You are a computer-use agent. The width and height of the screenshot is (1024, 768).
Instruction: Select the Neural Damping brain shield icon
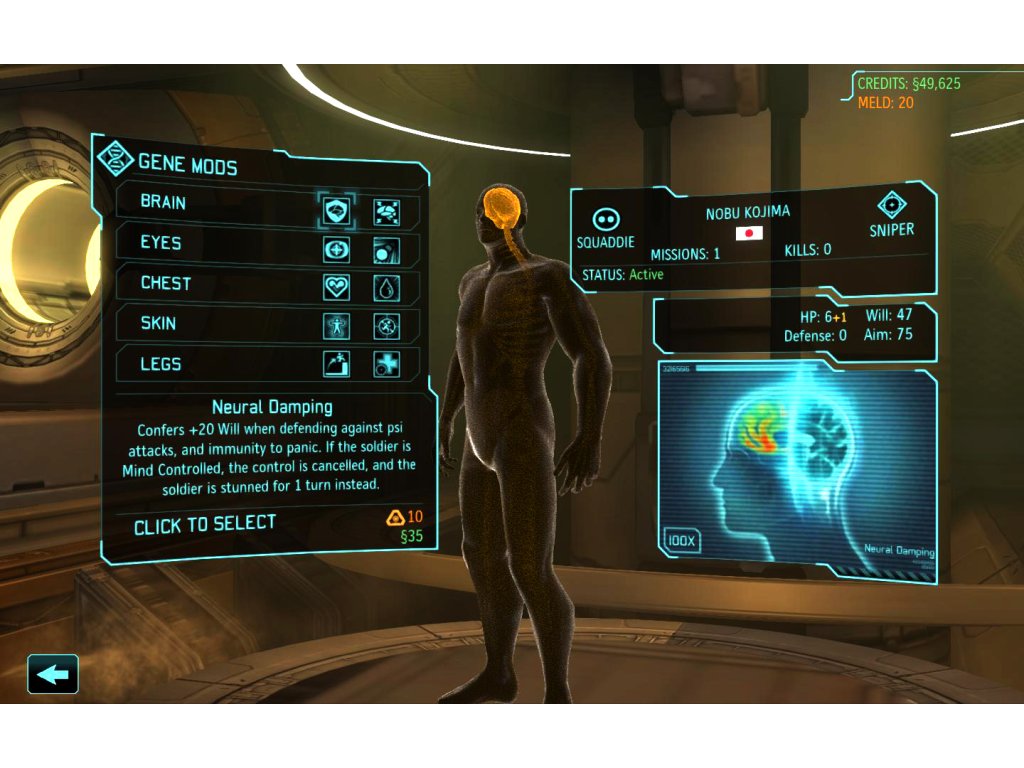tap(337, 211)
